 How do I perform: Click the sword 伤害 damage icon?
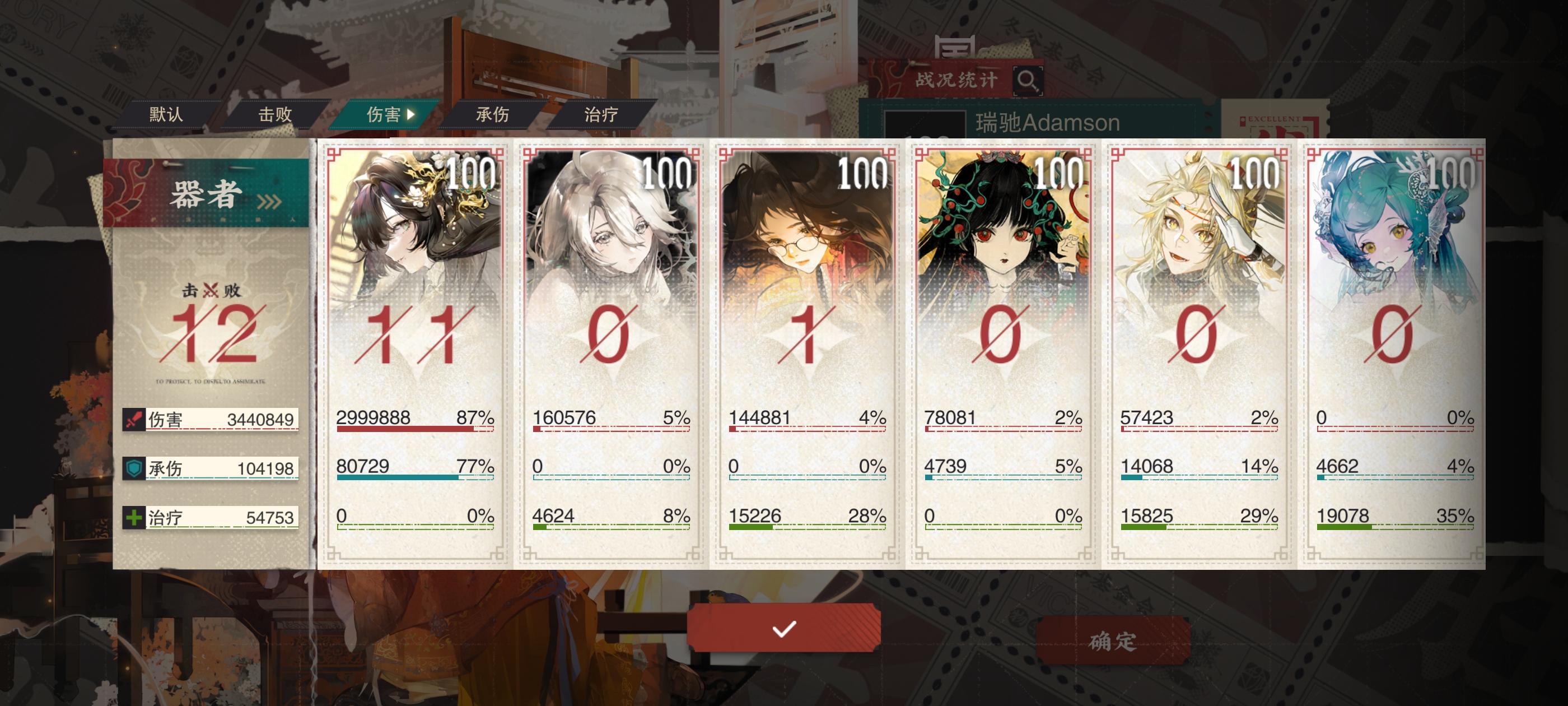tap(135, 420)
